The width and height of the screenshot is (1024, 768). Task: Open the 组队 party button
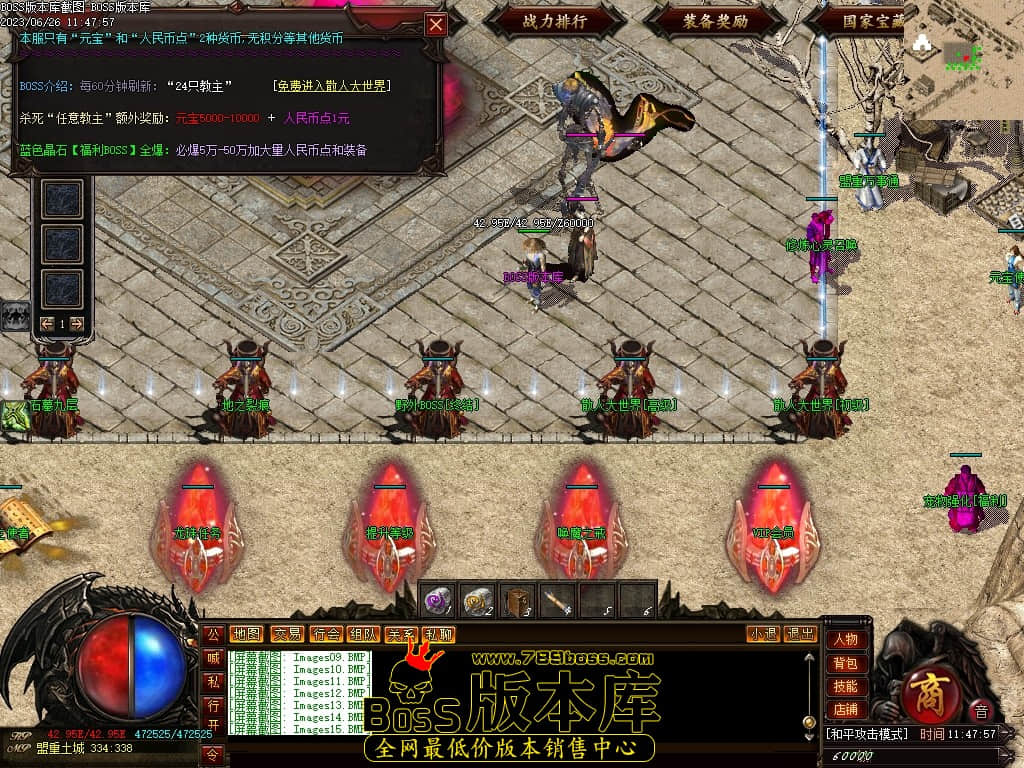pyautogui.click(x=363, y=634)
